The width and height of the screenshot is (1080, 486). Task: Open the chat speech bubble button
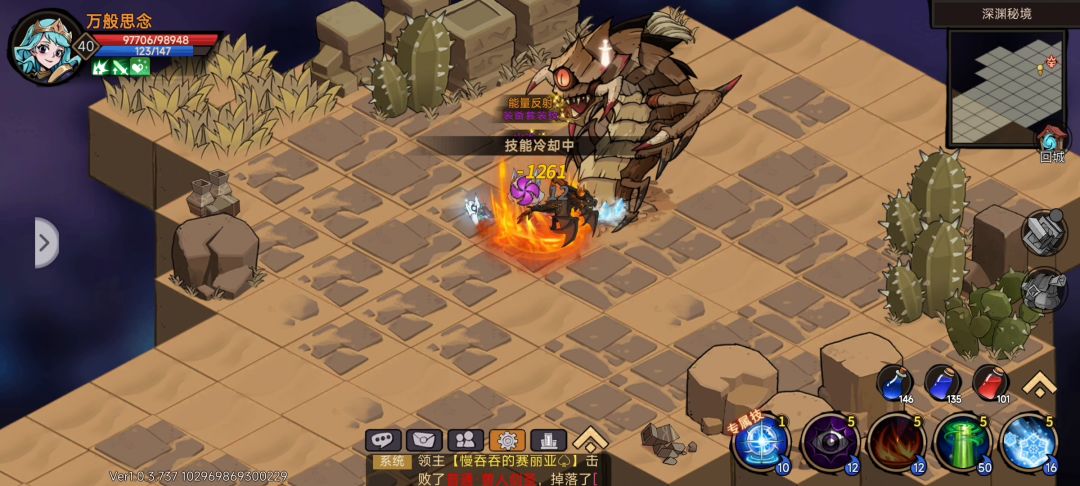tap(383, 440)
